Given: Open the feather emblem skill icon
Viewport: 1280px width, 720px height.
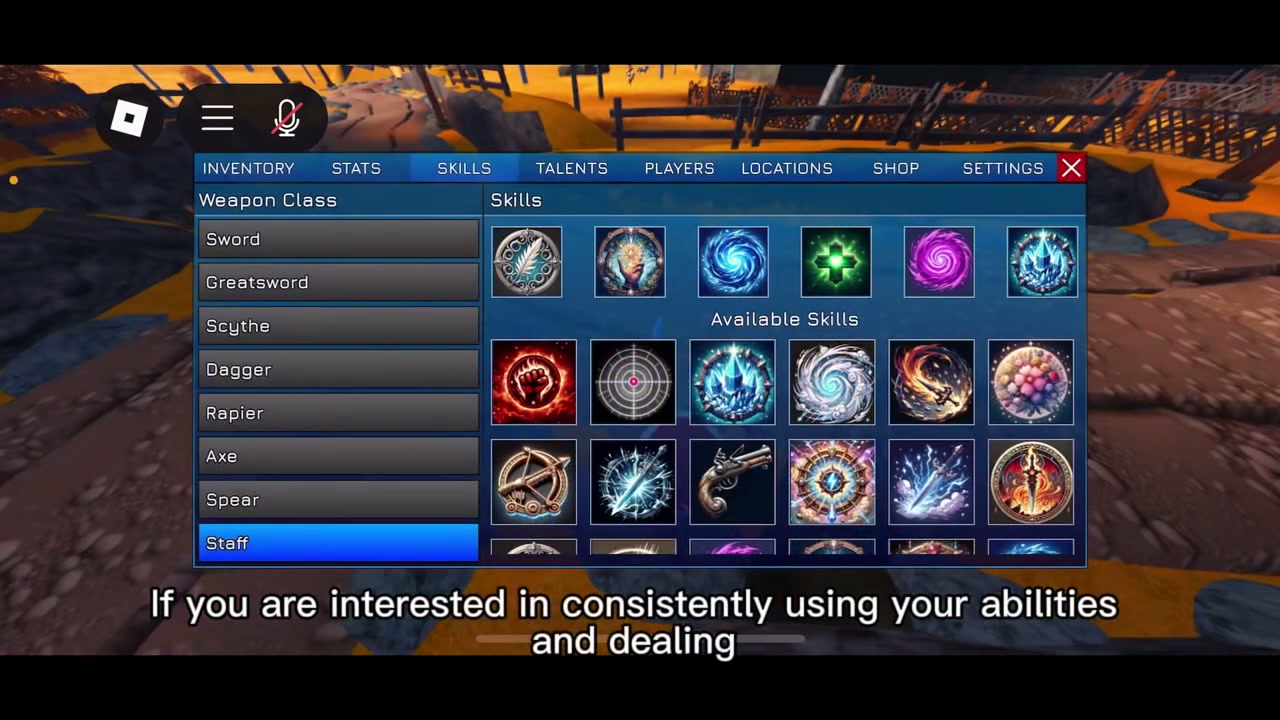Looking at the screenshot, I should [x=527, y=262].
